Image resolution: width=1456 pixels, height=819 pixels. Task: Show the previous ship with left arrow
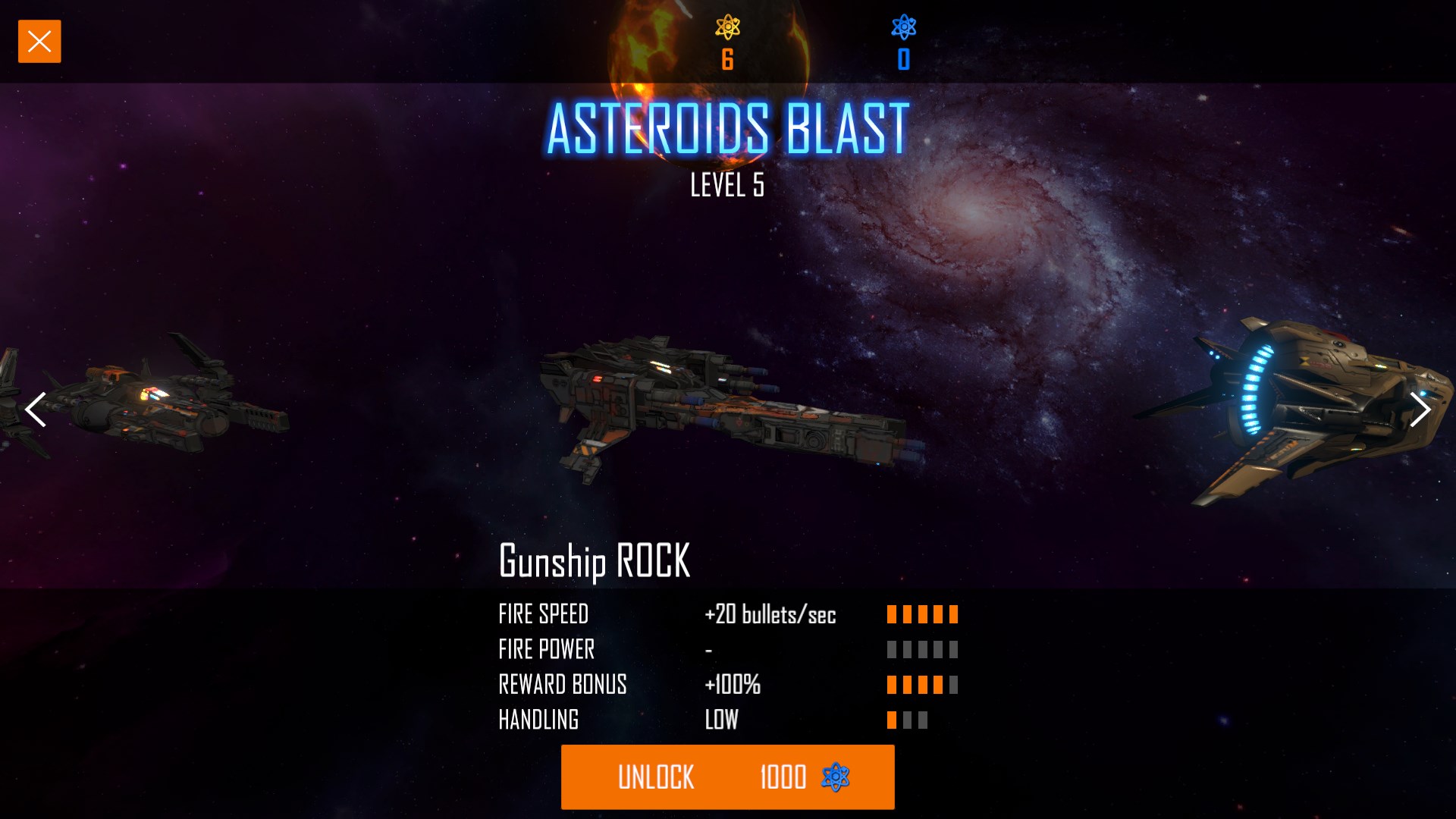[36, 410]
